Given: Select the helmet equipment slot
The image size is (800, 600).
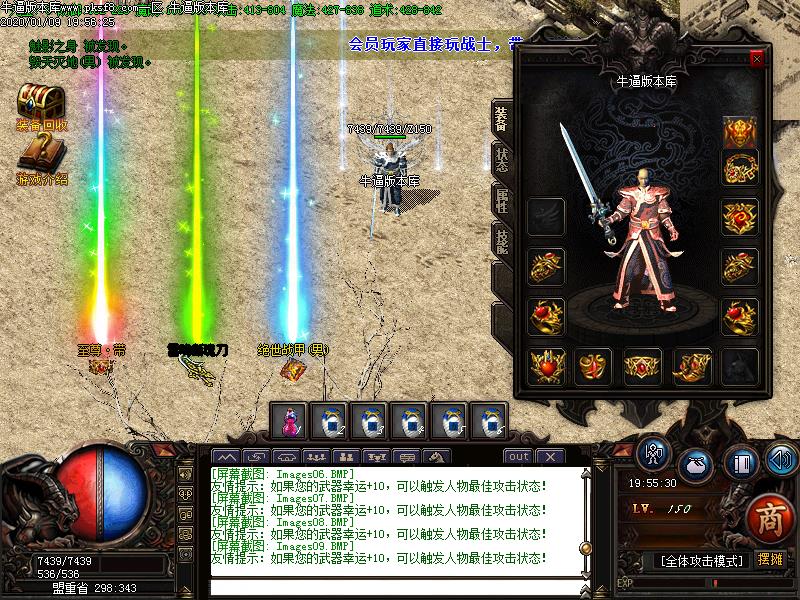Looking at the screenshot, I should point(740,131).
